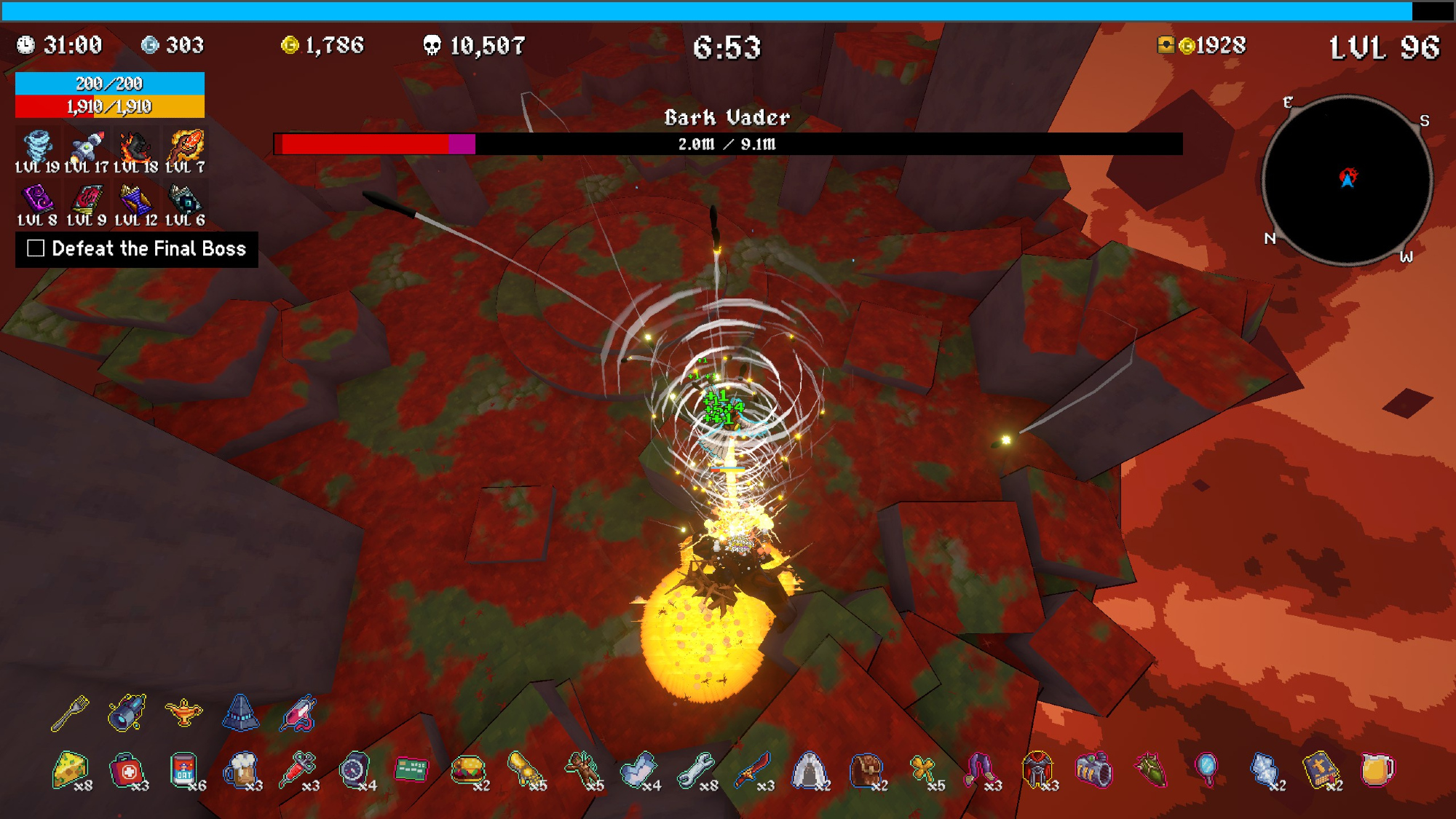Select the red claw-mark tome
The image size is (1456, 819).
click(87, 199)
